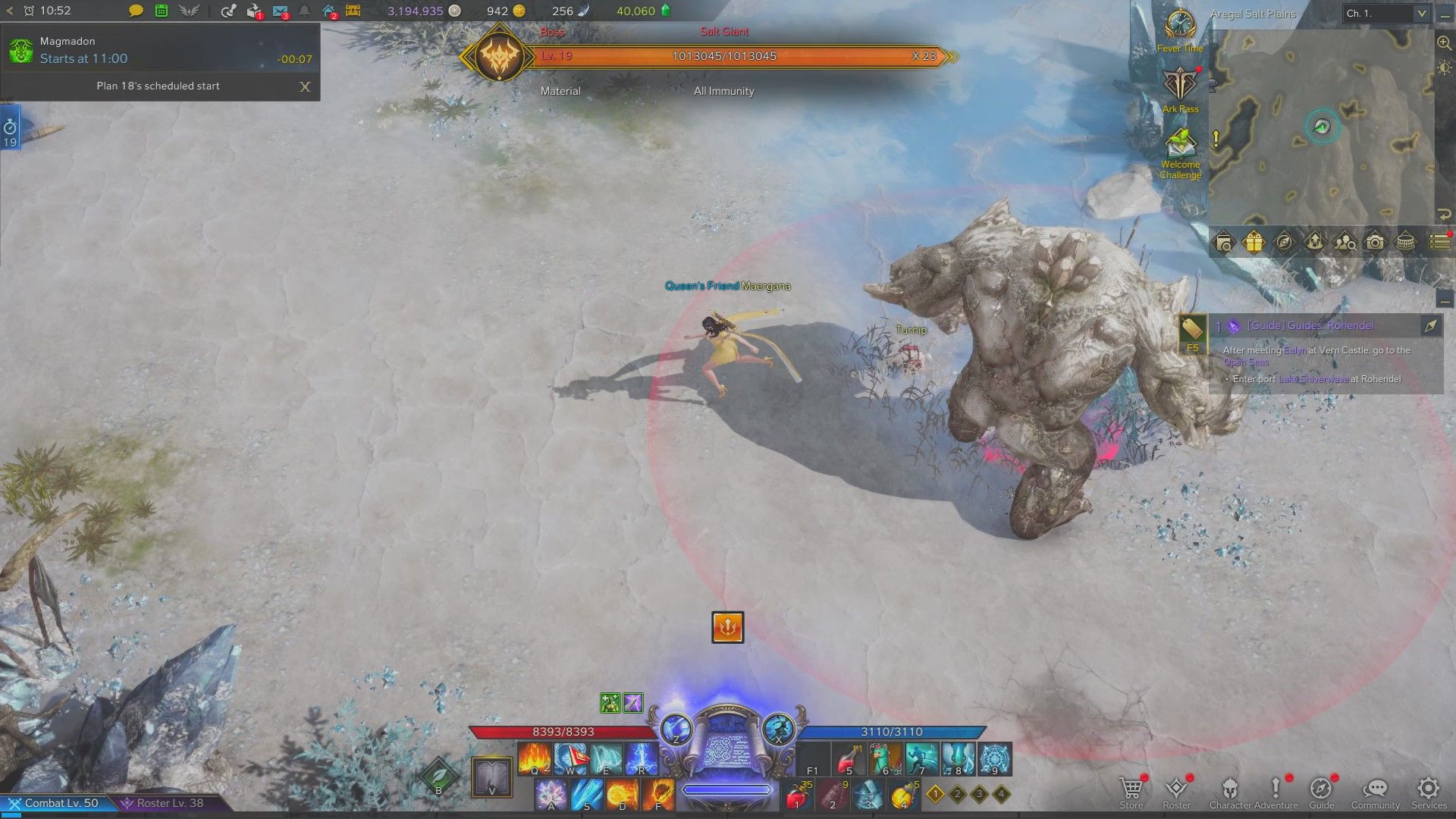This screenshot has height=819, width=1456.
Task: Open the event calendar icon
Action: point(161,11)
